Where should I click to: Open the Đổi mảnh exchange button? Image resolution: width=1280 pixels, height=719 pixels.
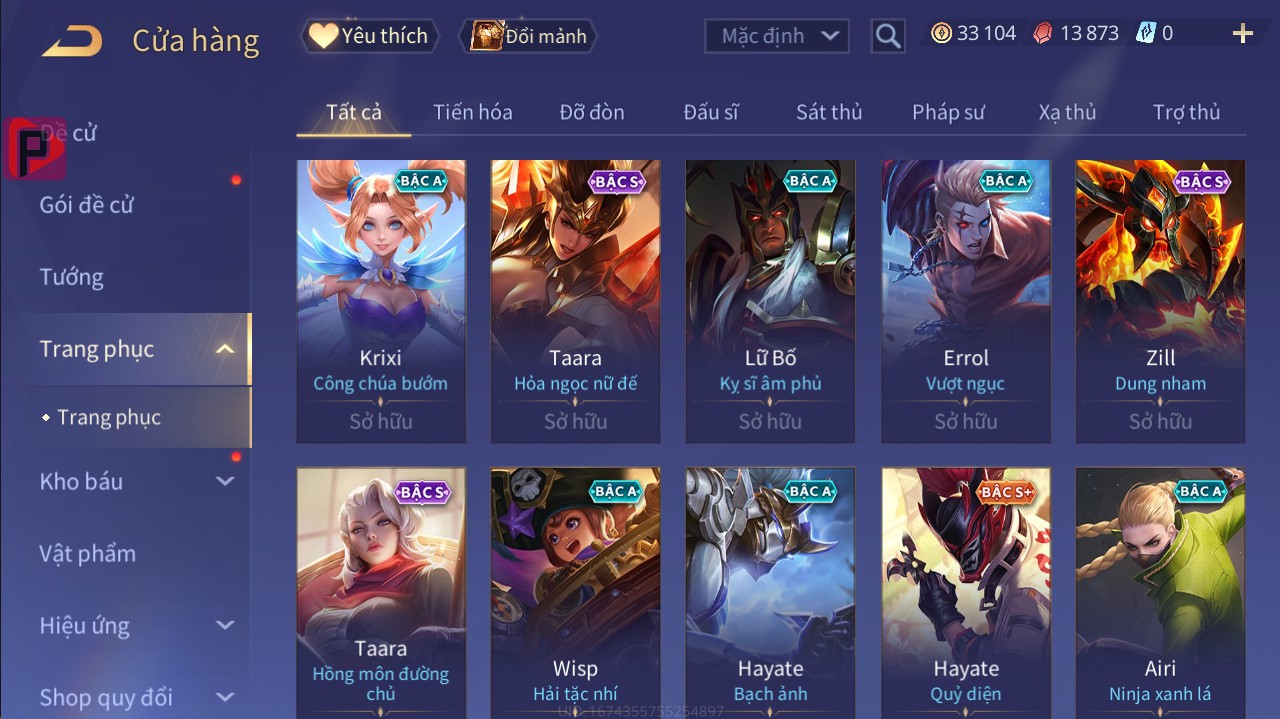pos(529,36)
